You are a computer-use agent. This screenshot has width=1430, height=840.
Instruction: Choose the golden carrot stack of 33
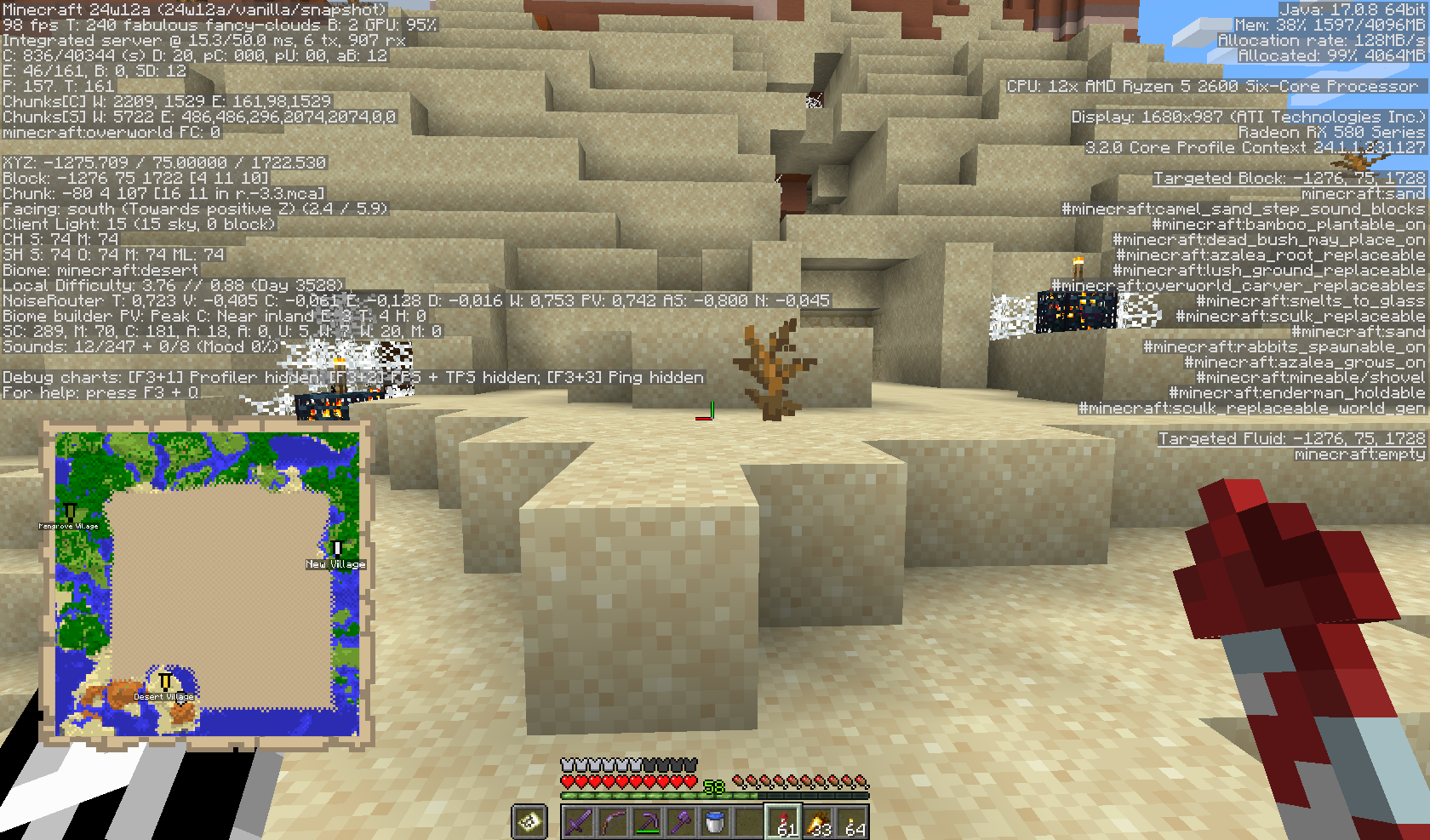pyautogui.click(x=818, y=822)
